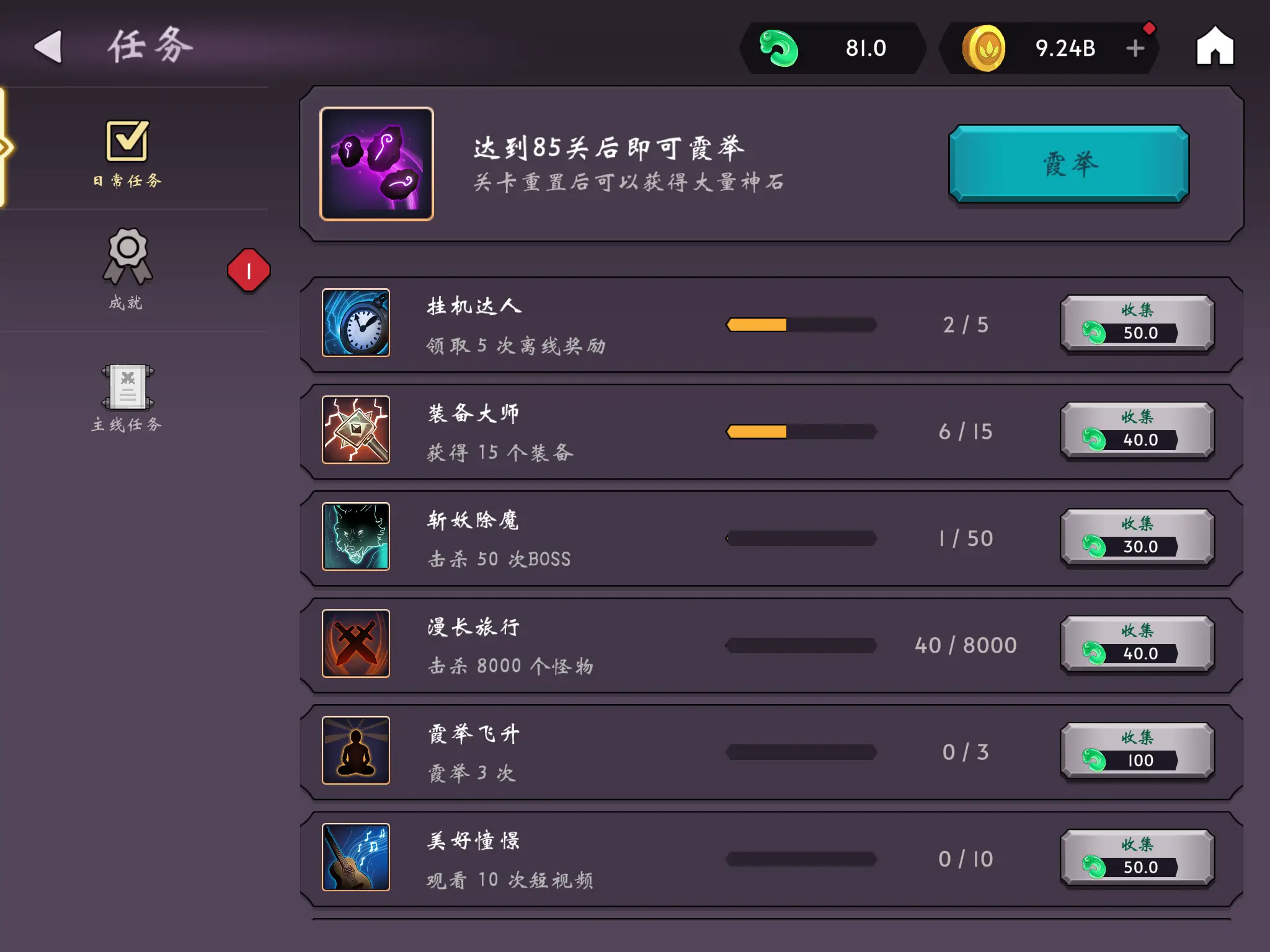Open the home screen via house icon
The height and width of the screenshot is (952, 1270).
(1215, 47)
